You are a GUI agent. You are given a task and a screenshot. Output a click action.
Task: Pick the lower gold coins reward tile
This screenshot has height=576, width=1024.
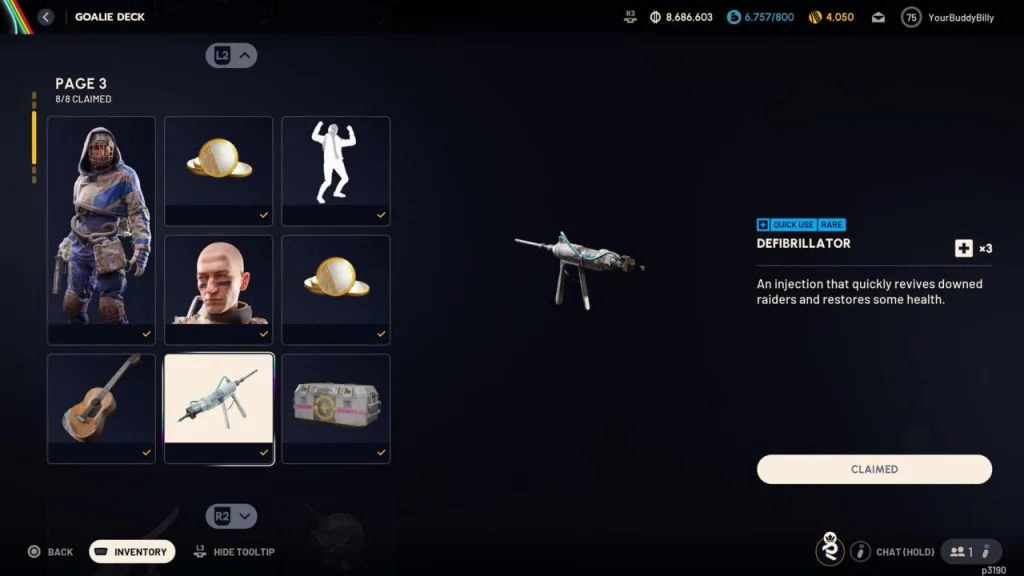[335, 289]
